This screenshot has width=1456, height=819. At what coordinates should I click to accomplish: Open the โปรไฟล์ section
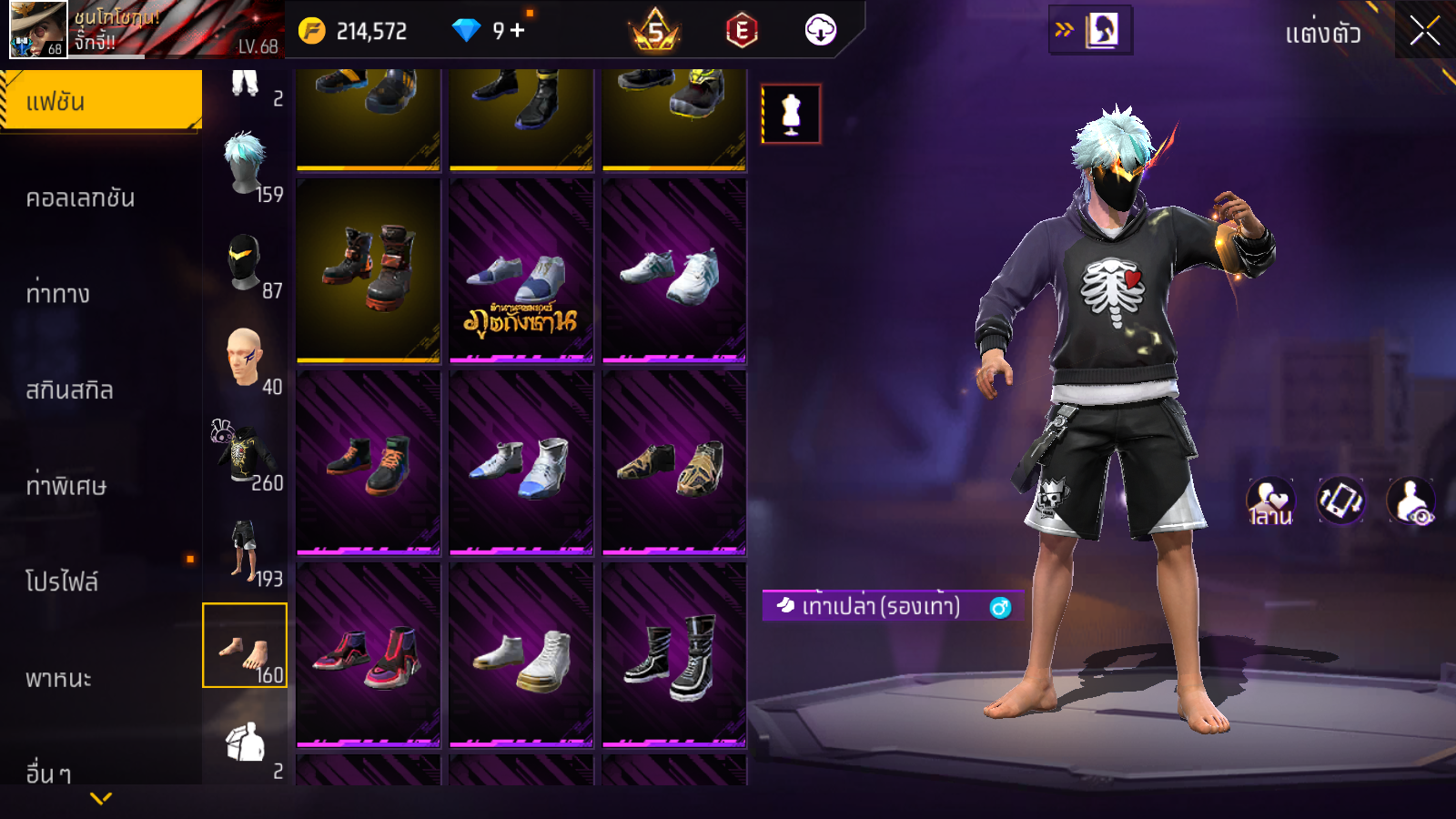point(62,582)
